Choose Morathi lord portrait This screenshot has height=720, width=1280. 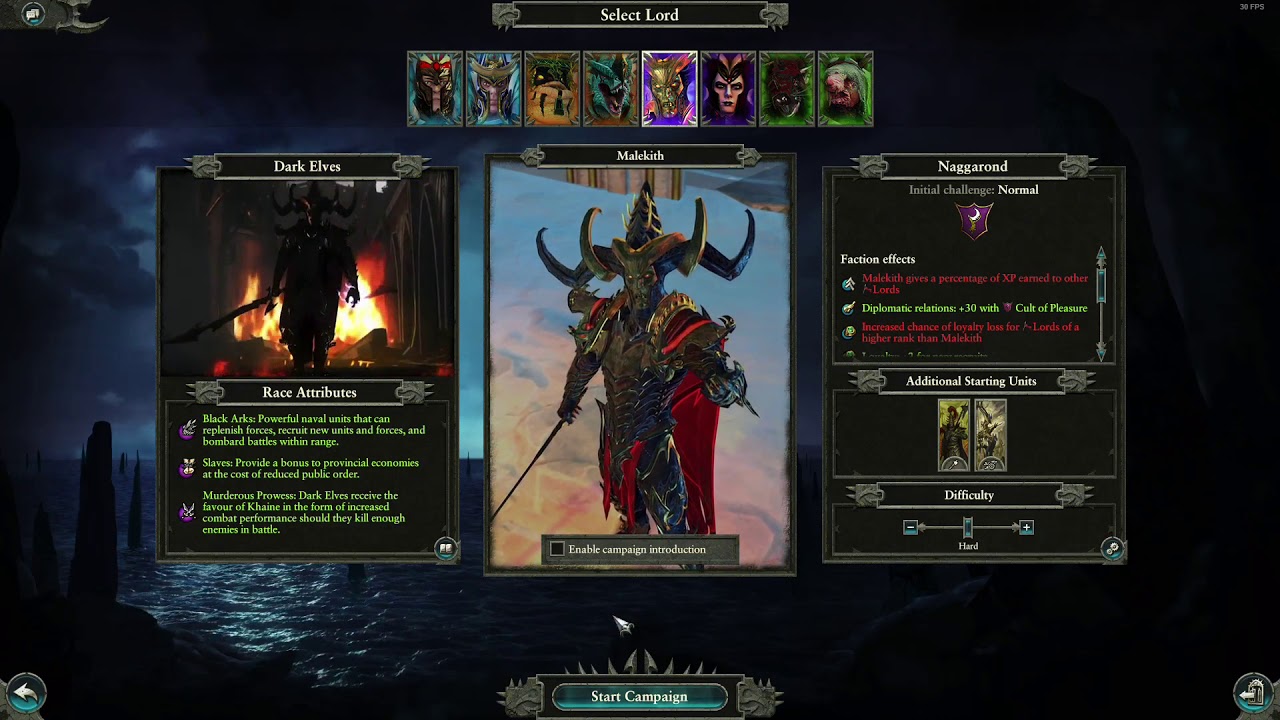[x=728, y=89]
